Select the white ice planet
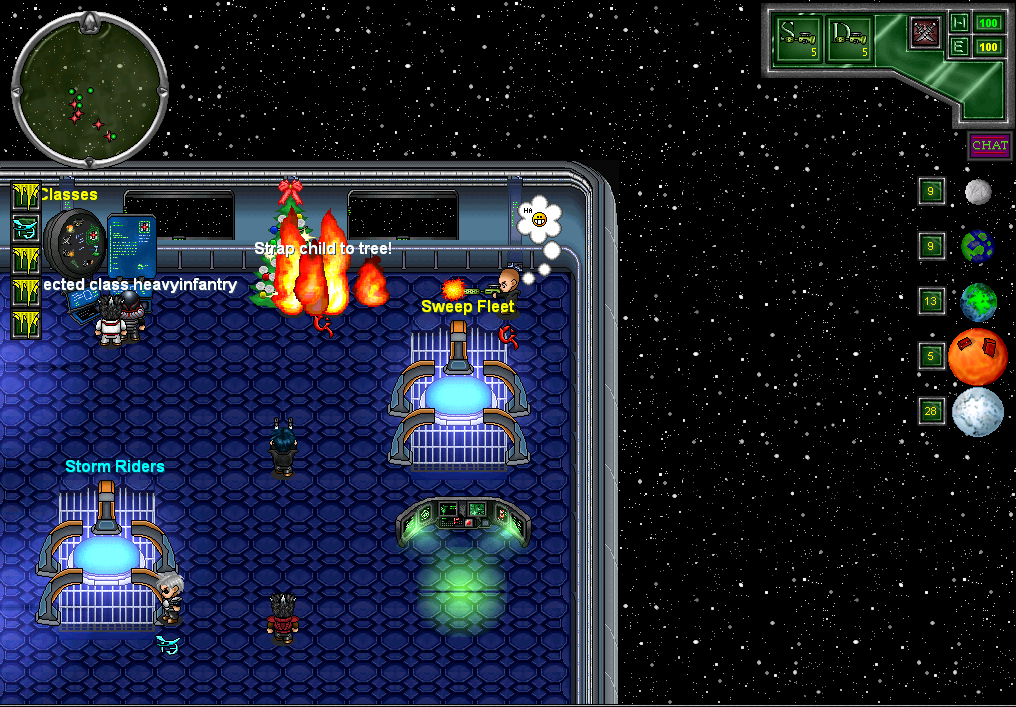 click(x=977, y=412)
